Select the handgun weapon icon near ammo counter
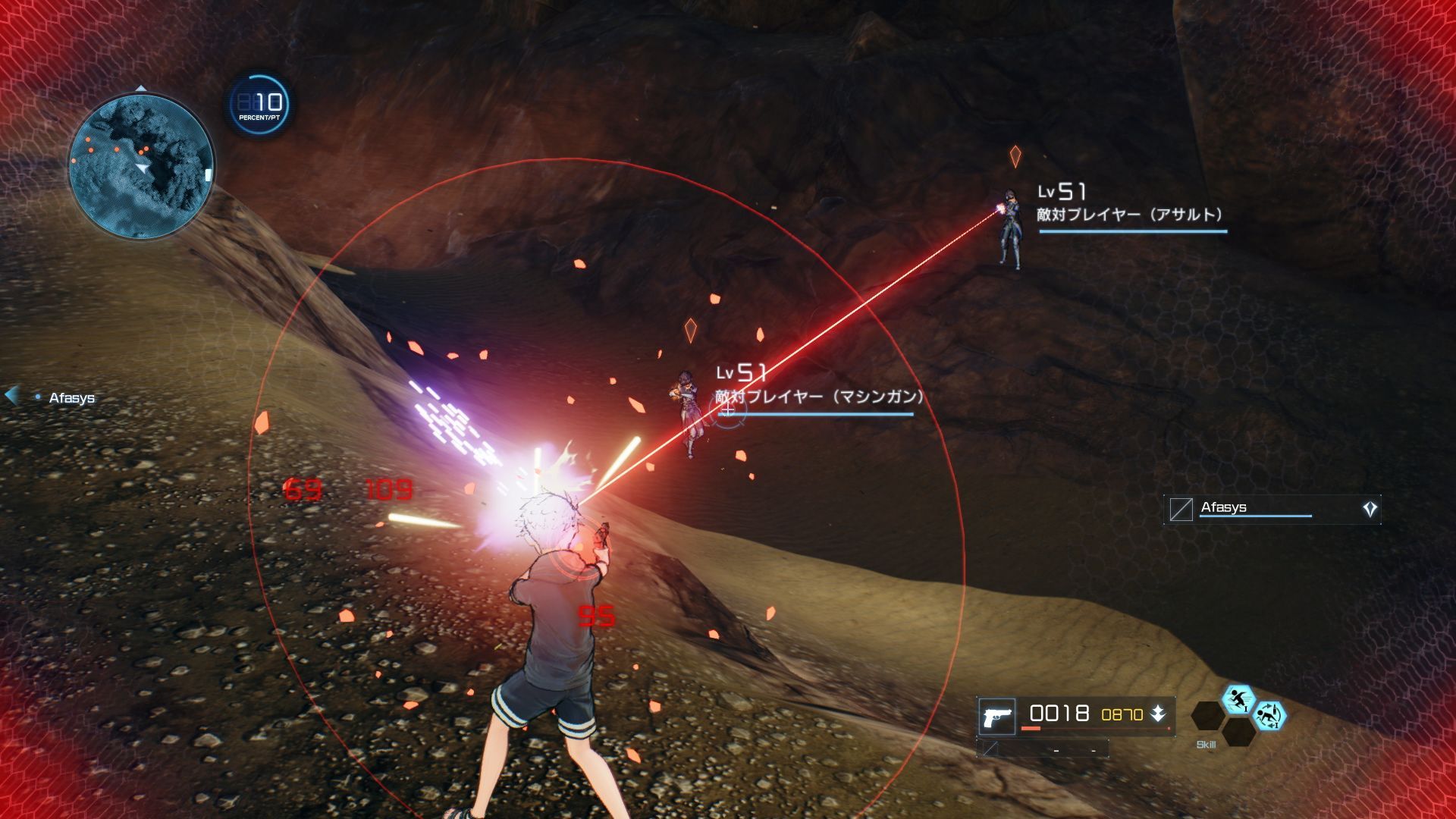1456x819 pixels. point(997,715)
